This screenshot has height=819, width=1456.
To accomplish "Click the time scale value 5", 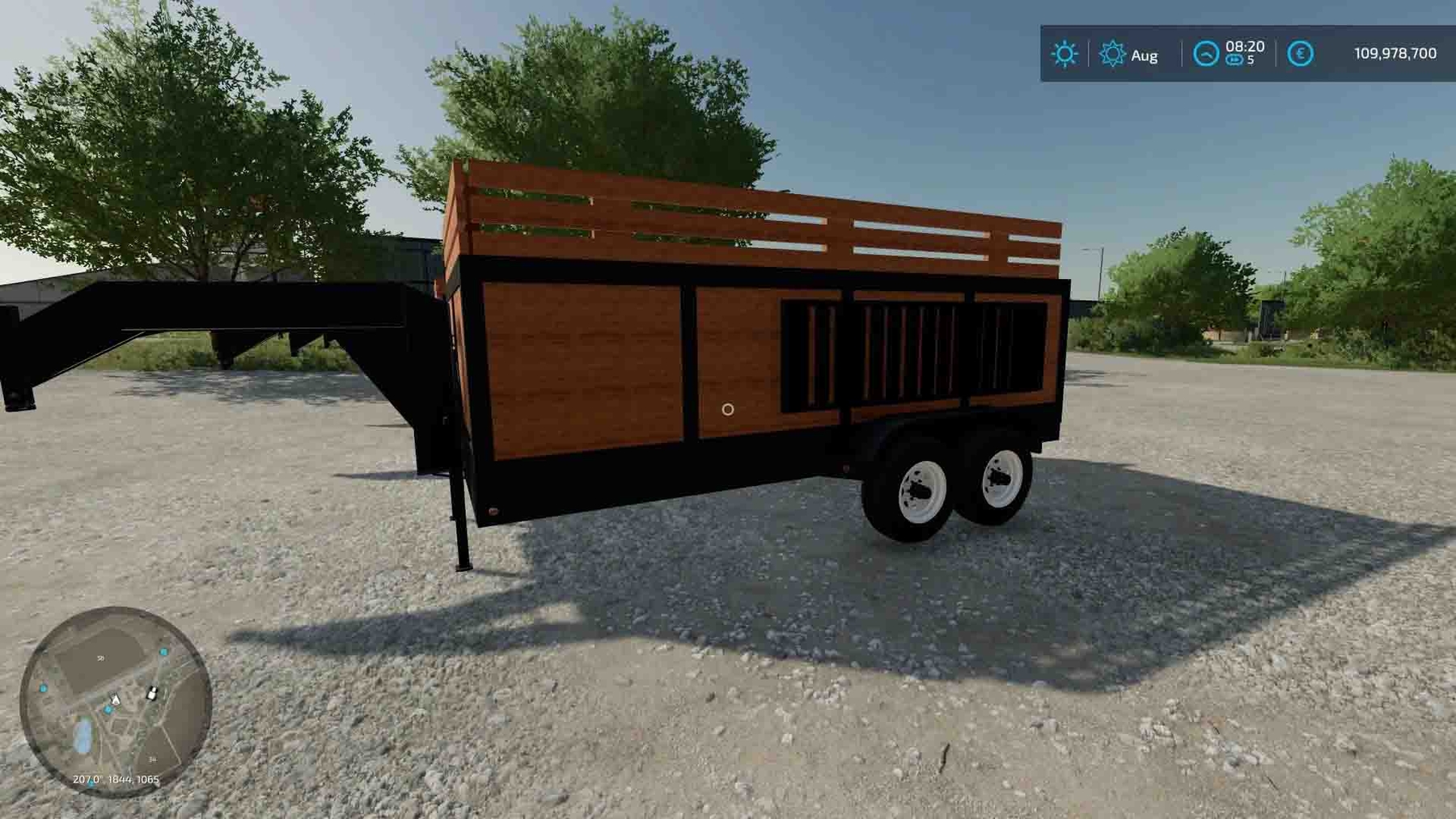I will (x=1251, y=60).
